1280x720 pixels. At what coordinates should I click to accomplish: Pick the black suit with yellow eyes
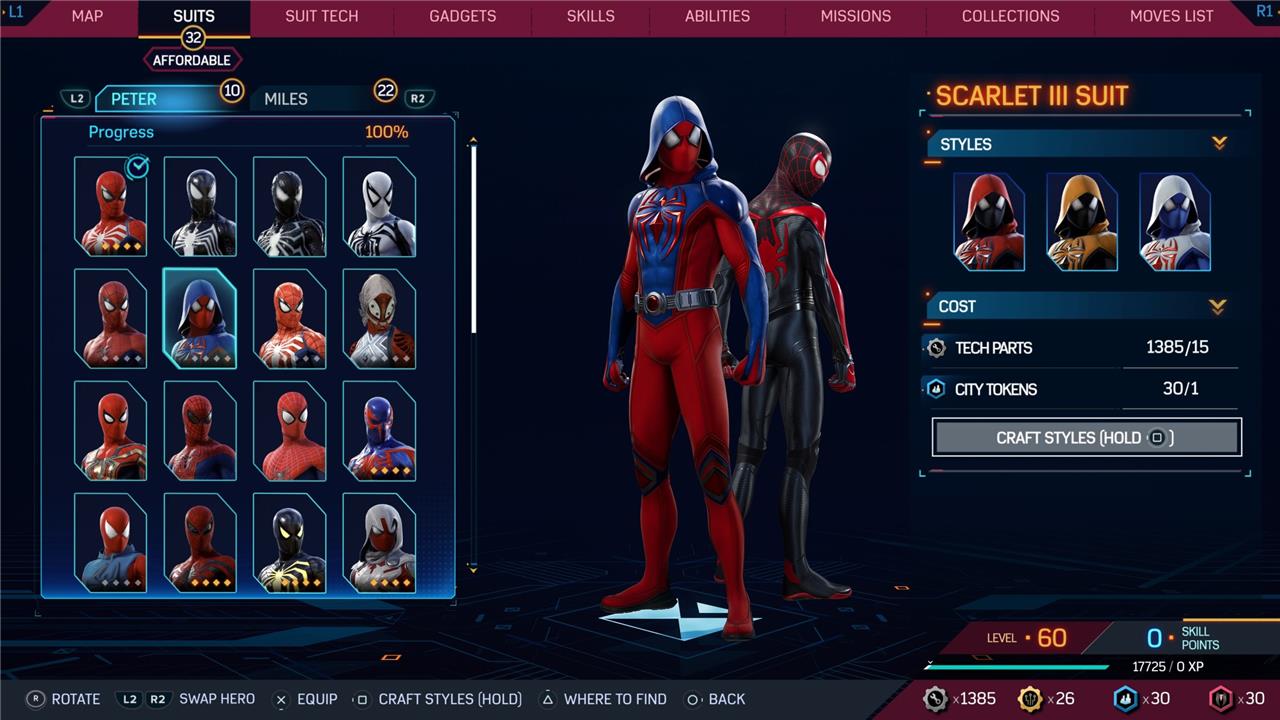[289, 543]
